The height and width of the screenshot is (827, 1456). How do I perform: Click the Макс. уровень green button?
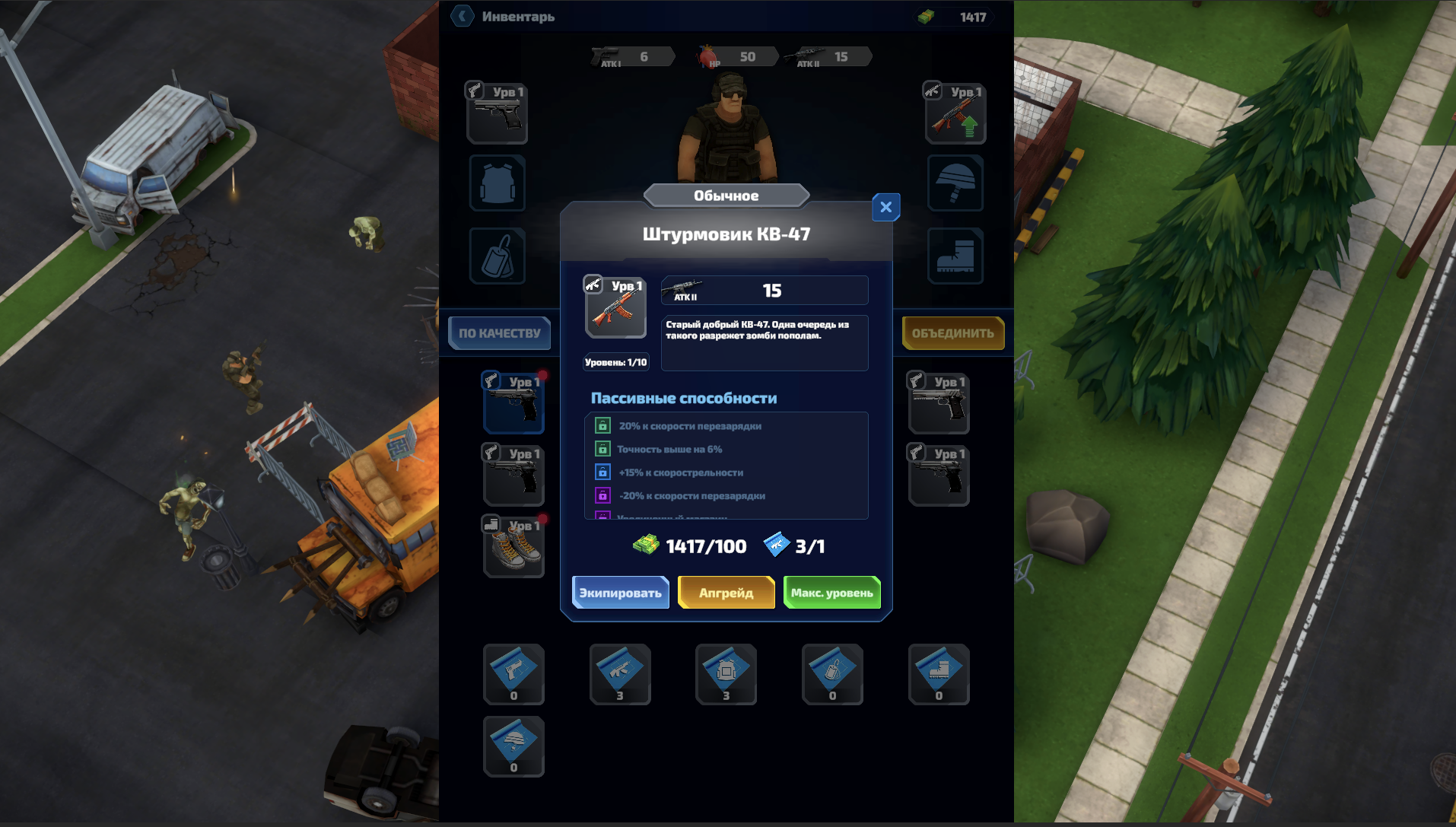(831, 592)
